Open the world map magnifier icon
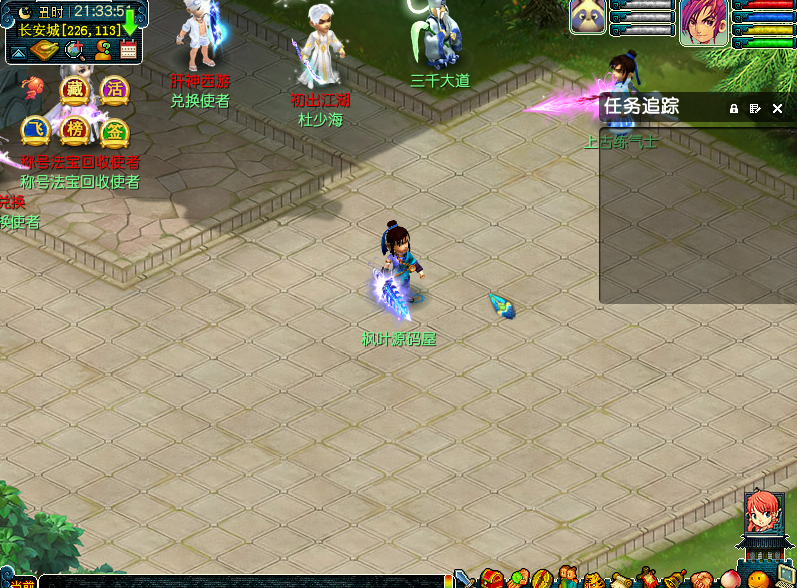 [74, 50]
